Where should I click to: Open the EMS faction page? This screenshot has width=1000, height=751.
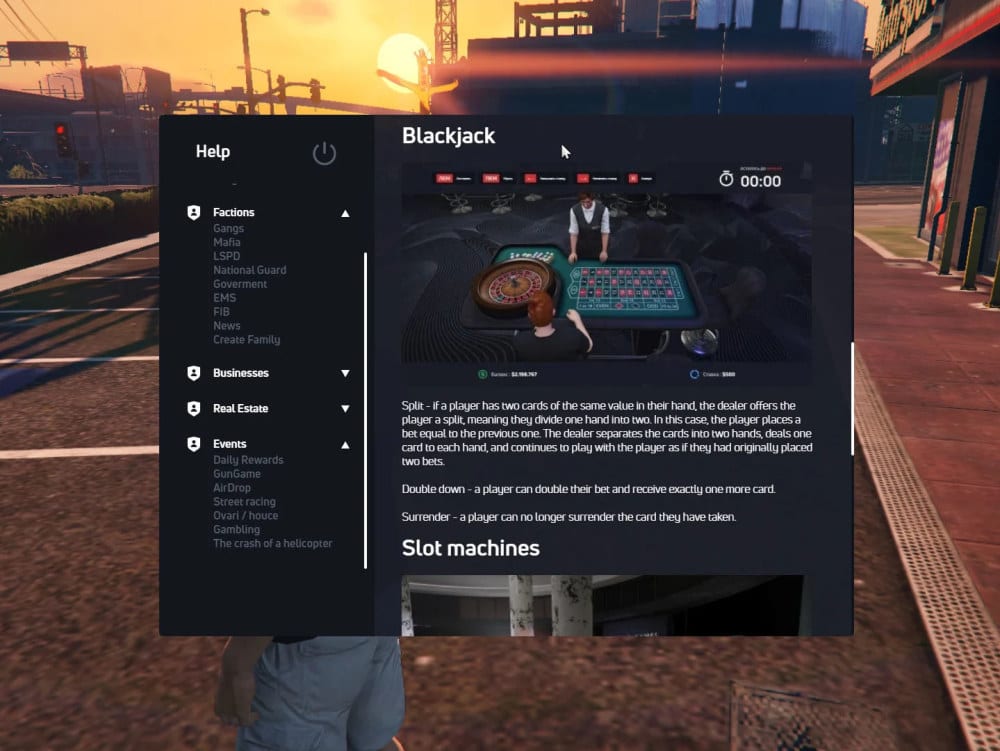[224, 298]
